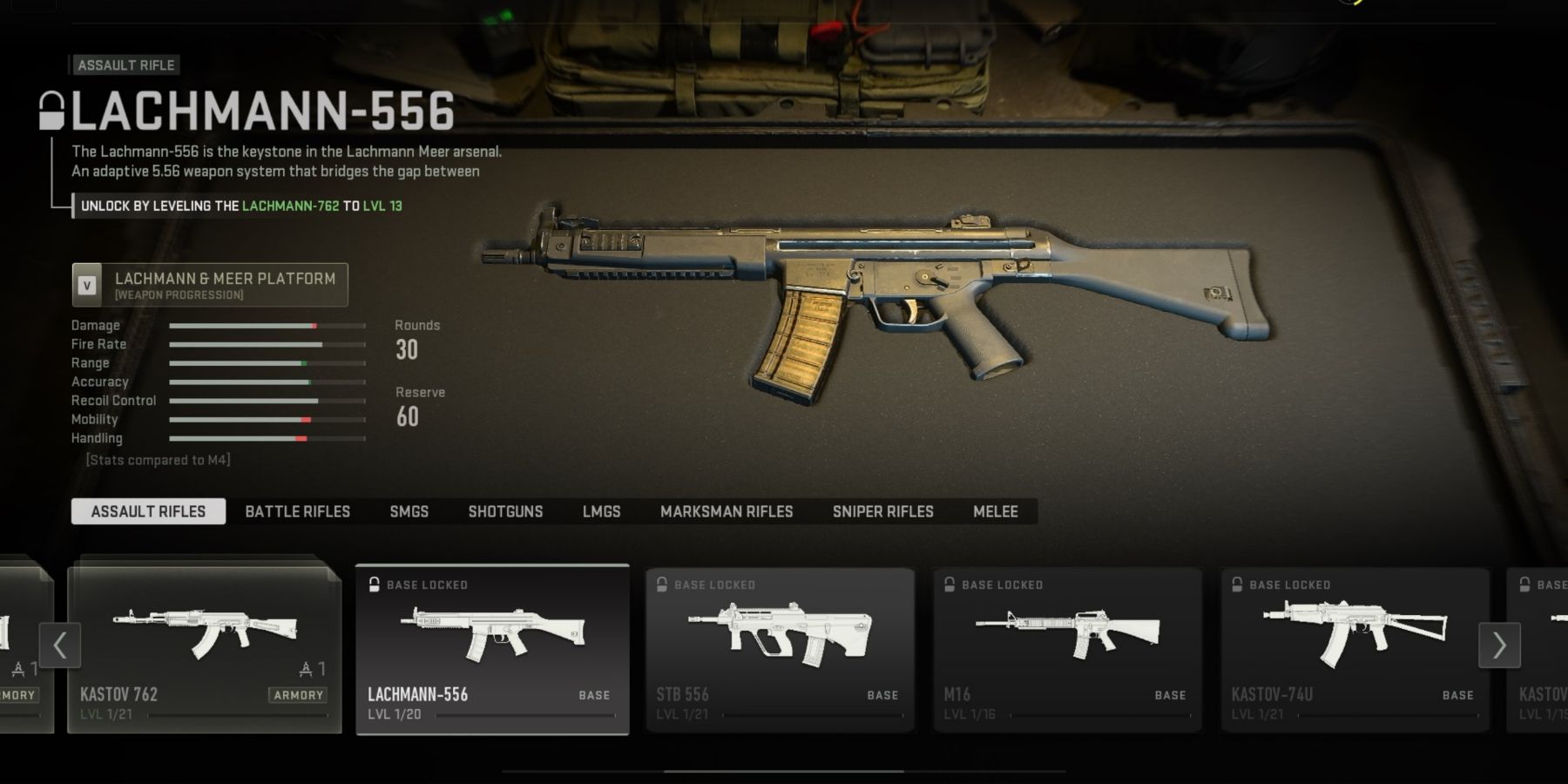Click the left chevron to scroll weapon list
Viewport: 1568px width, 784px height.
click(x=58, y=645)
